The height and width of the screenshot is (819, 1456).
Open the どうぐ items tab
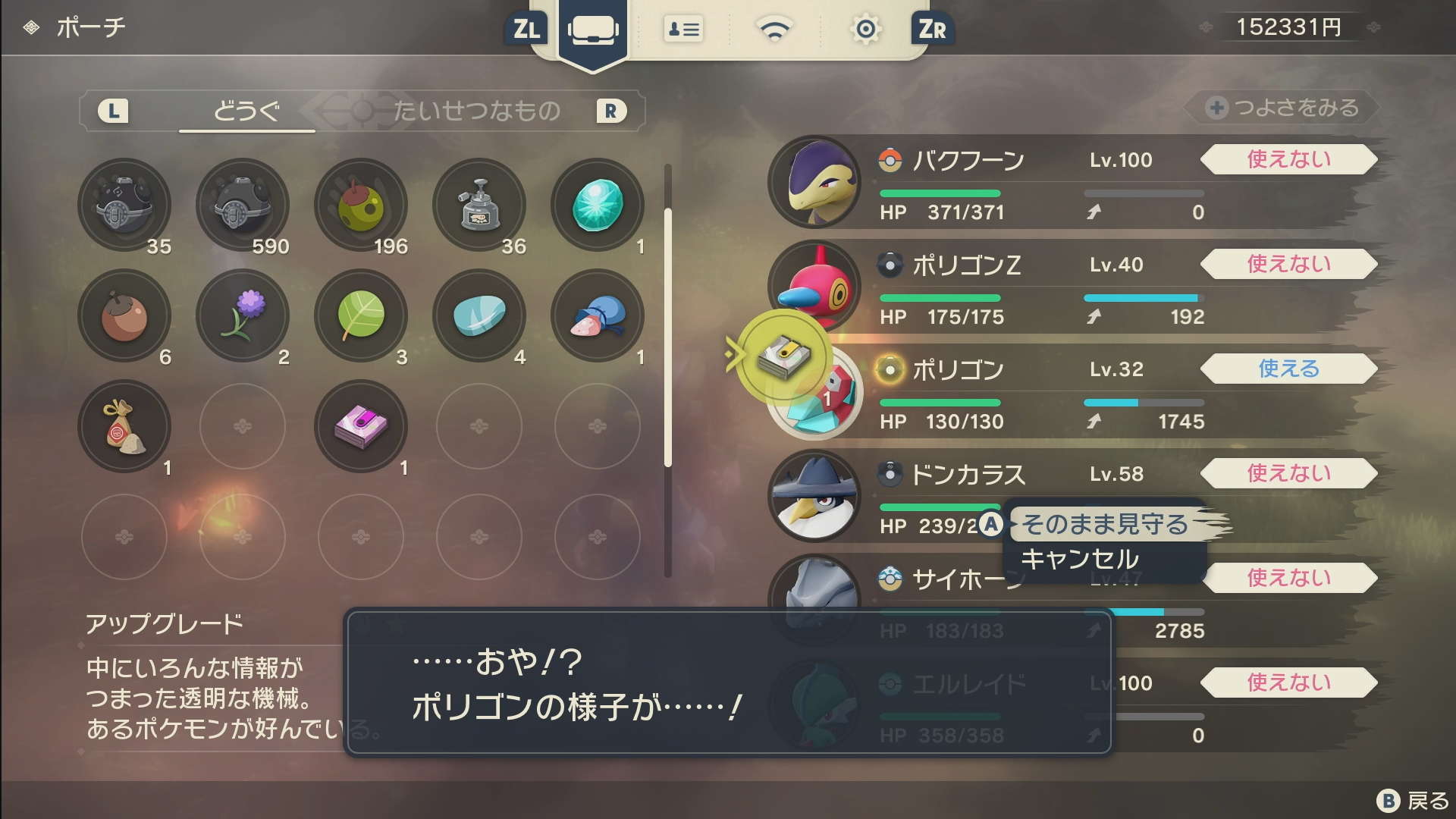pyautogui.click(x=246, y=111)
